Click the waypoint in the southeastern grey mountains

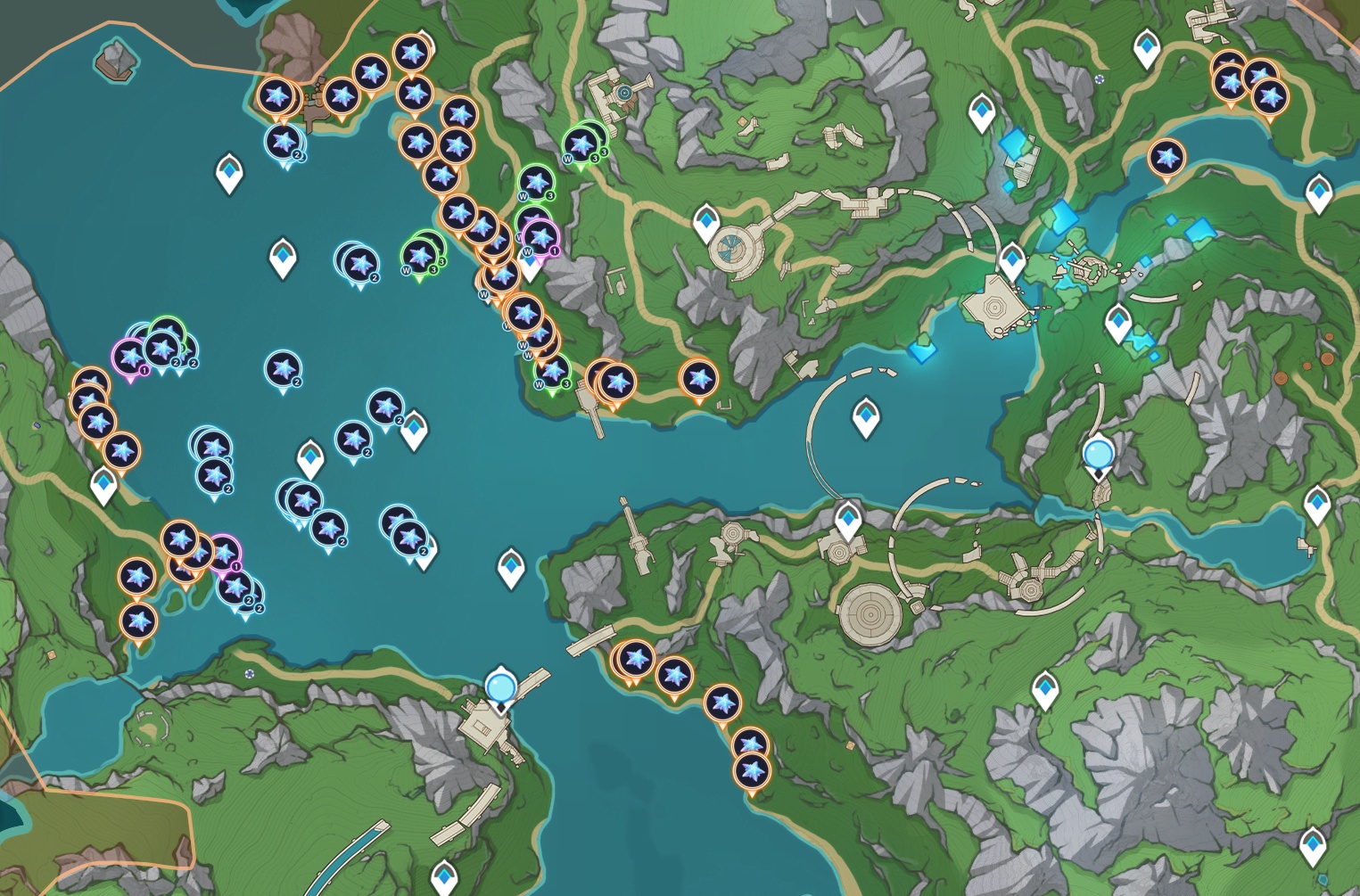click(1044, 689)
